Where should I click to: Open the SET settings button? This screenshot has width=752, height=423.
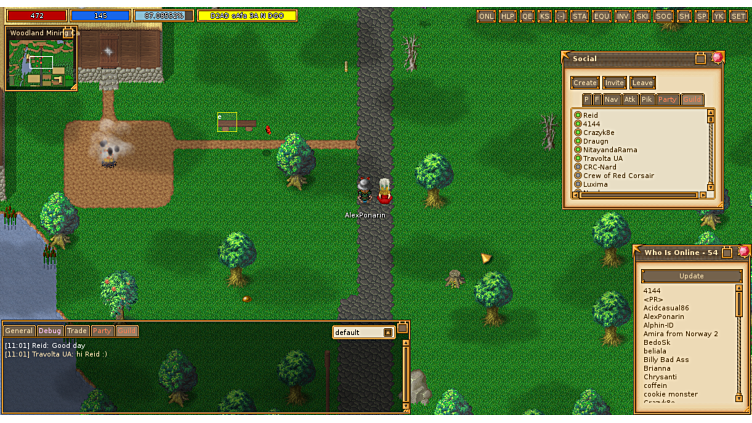click(x=737, y=16)
